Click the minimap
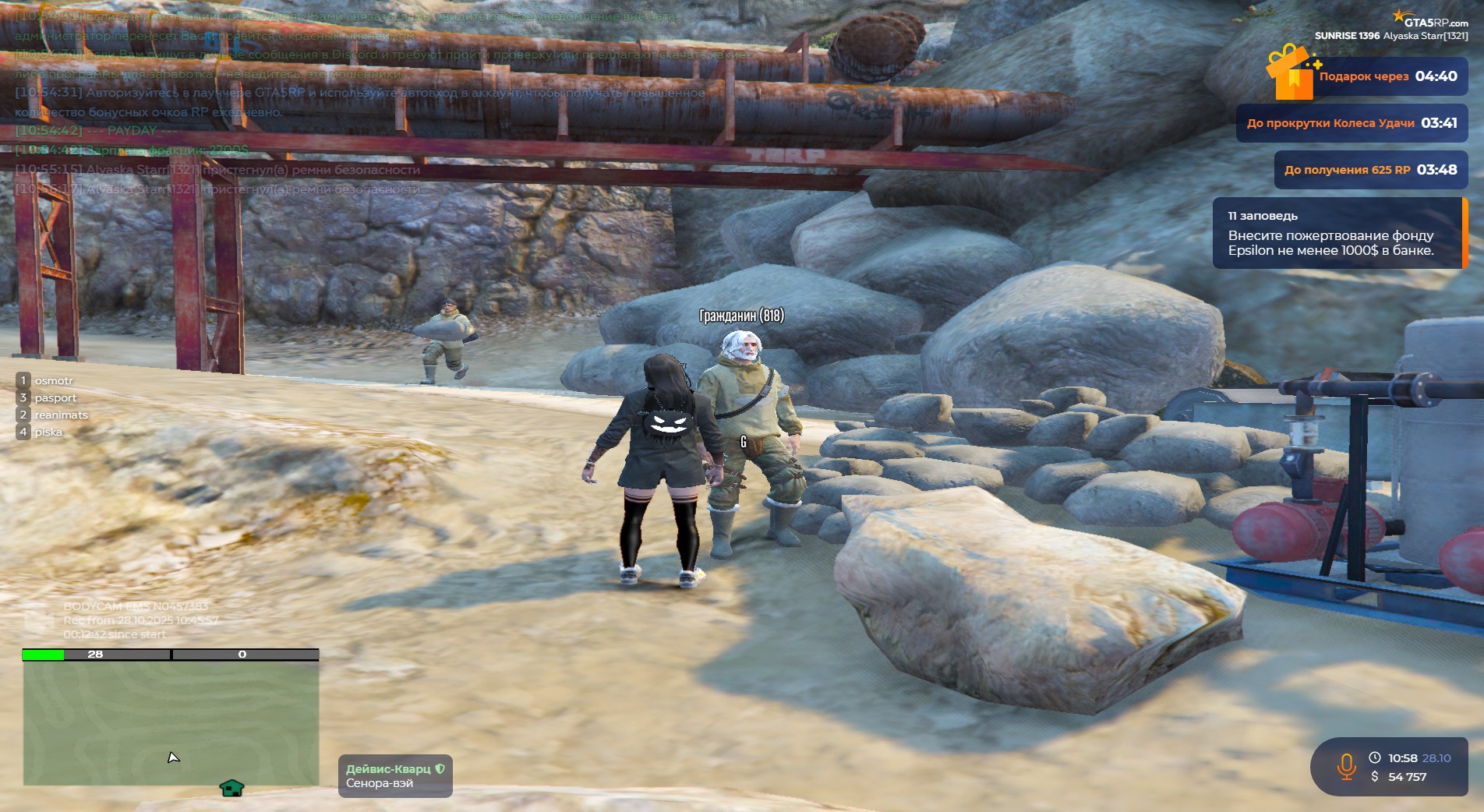Viewport: 1484px width, 812px height. click(x=171, y=722)
